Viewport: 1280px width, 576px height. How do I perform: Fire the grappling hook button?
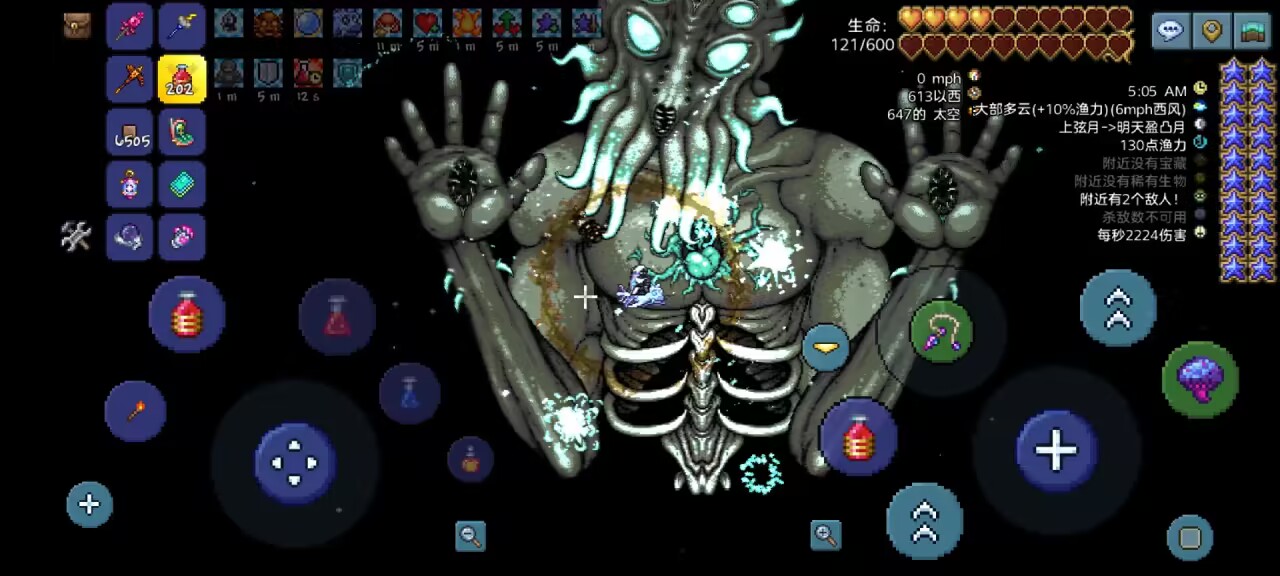(942, 331)
